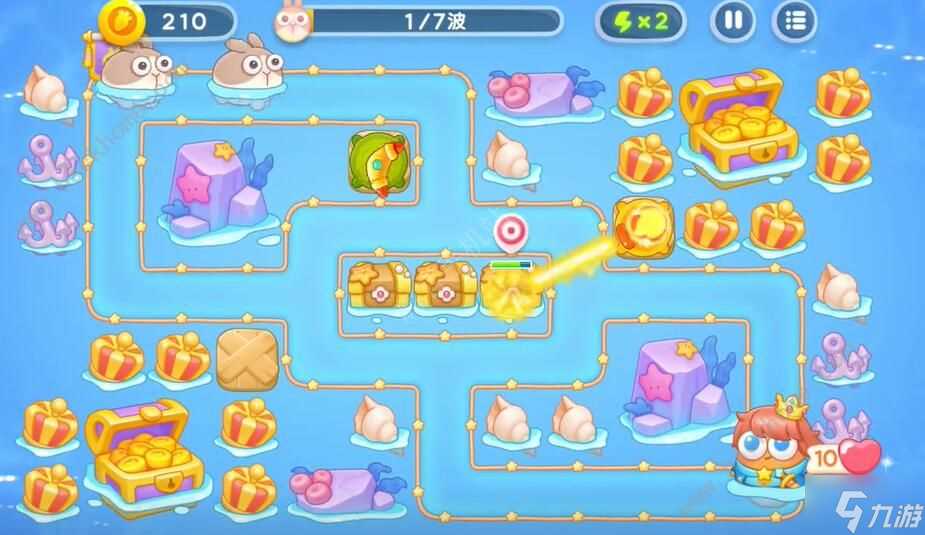
Task: Toggle the x2 game speed button
Action: [x=641, y=20]
